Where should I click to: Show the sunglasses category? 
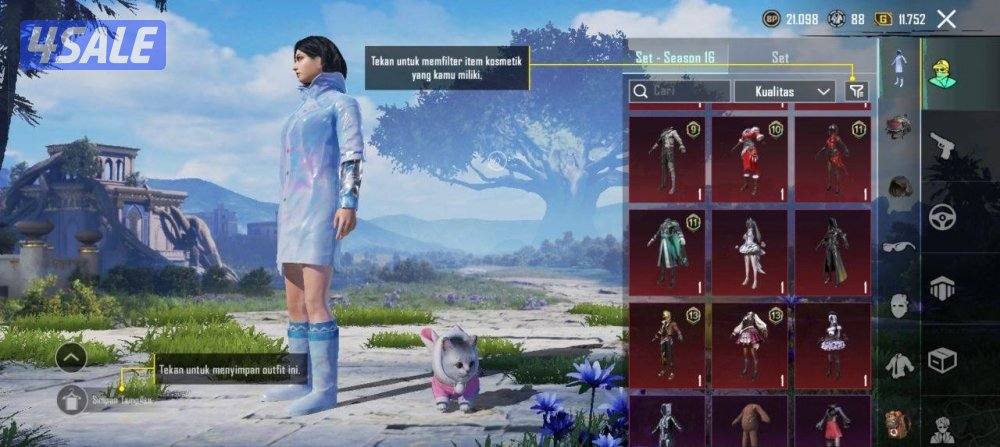click(x=899, y=244)
